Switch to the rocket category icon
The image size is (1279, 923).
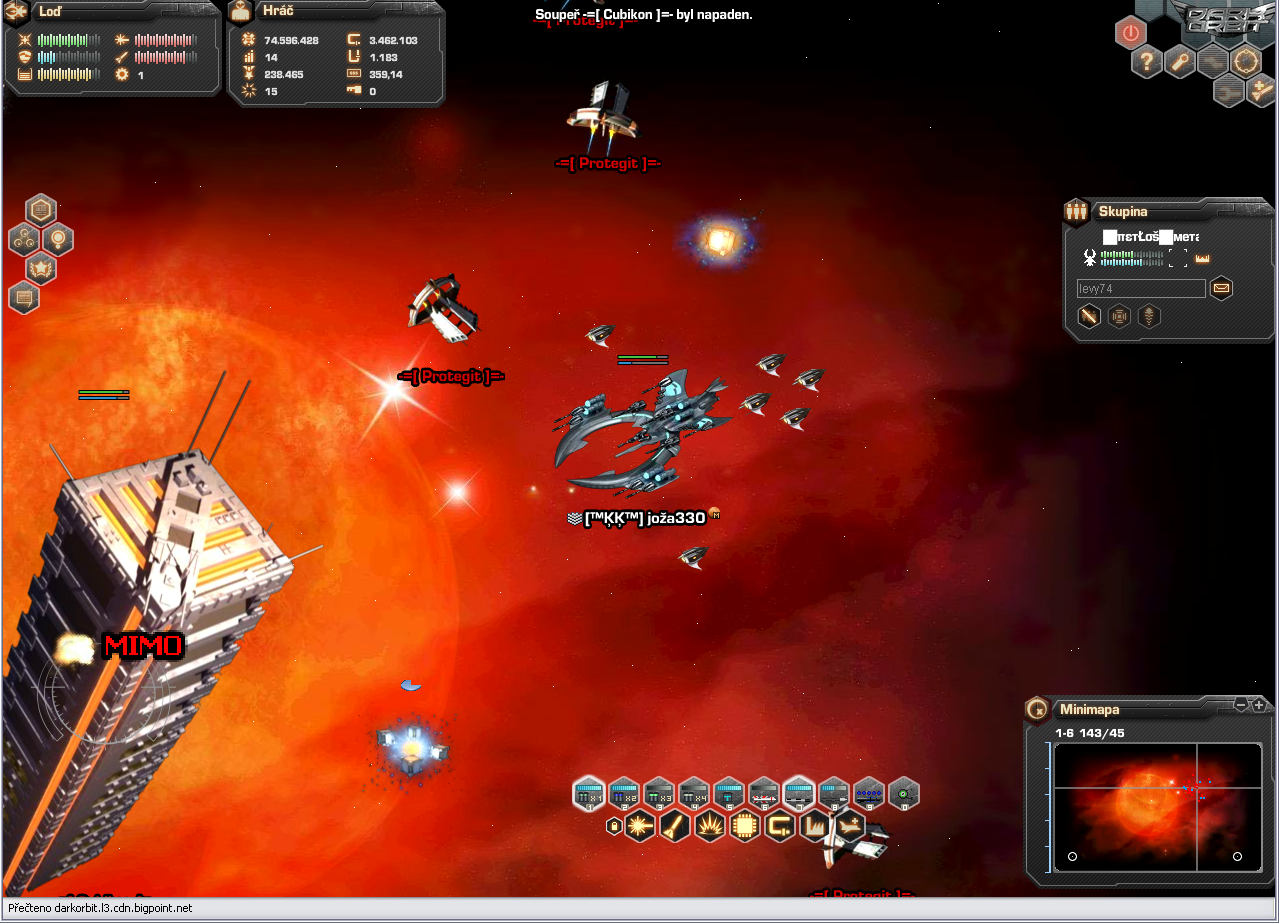click(674, 826)
